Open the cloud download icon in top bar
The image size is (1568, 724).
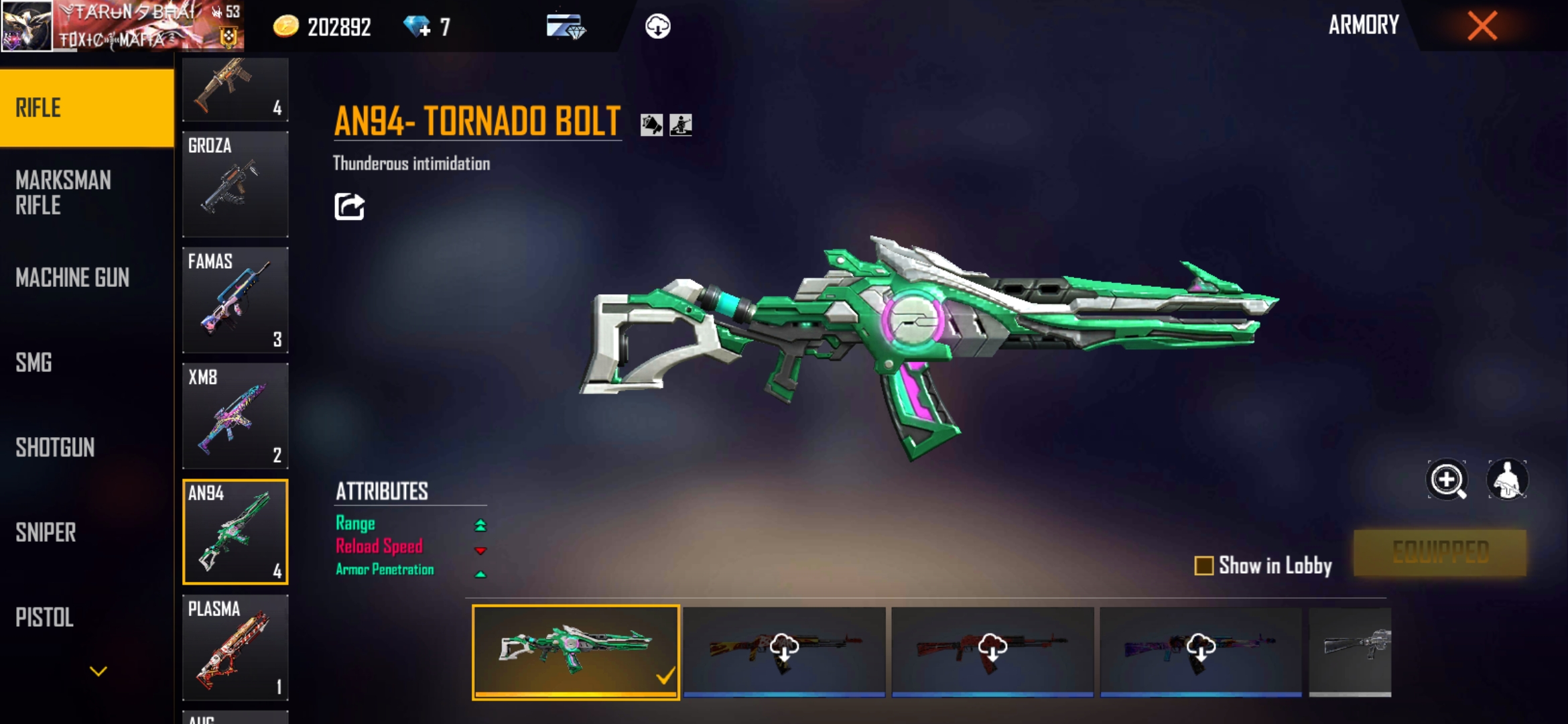[x=657, y=27]
